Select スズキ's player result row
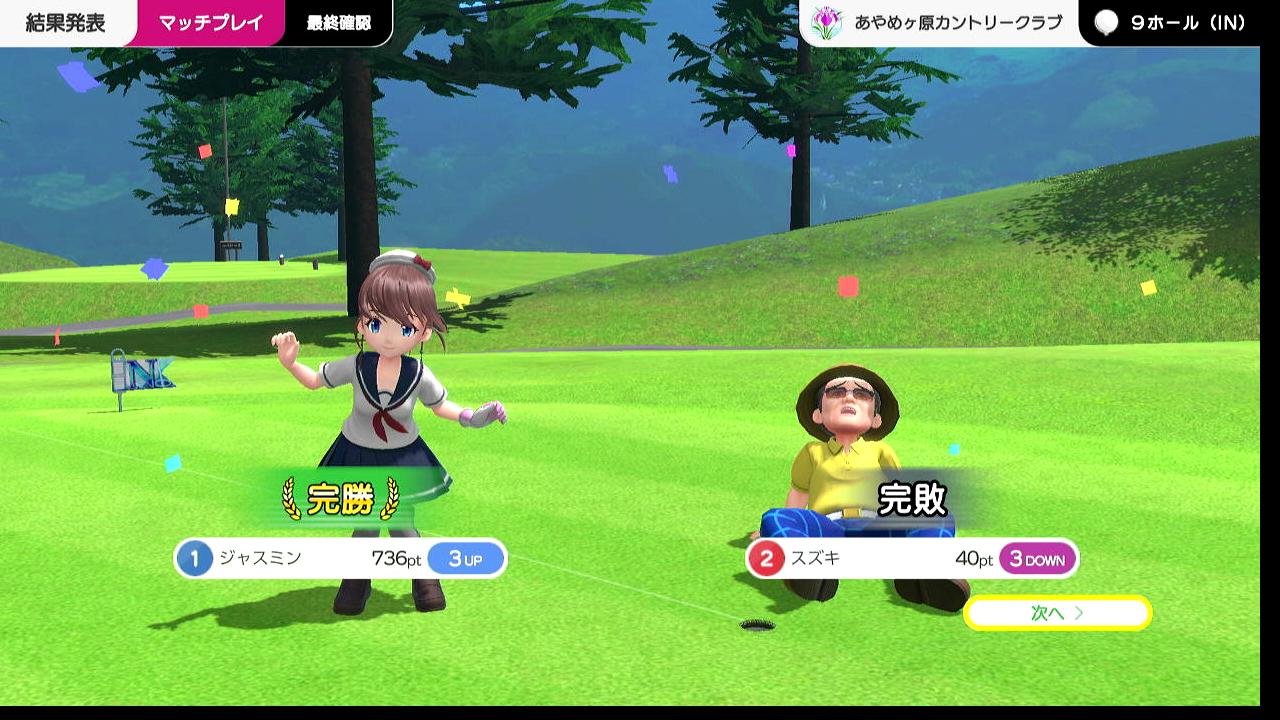Viewport: 1280px width, 720px height. (912, 558)
